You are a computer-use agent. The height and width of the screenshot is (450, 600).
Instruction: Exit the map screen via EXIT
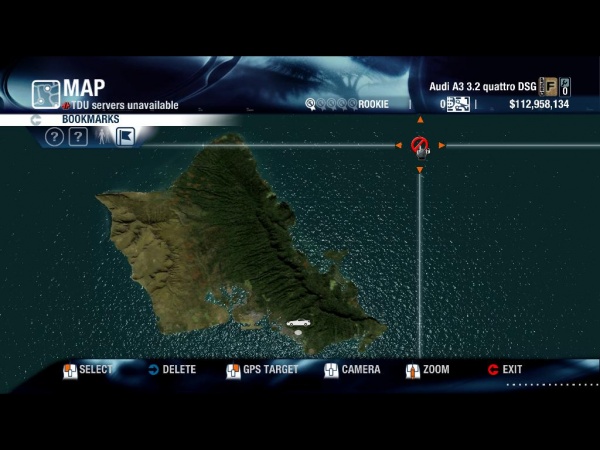click(505, 370)
